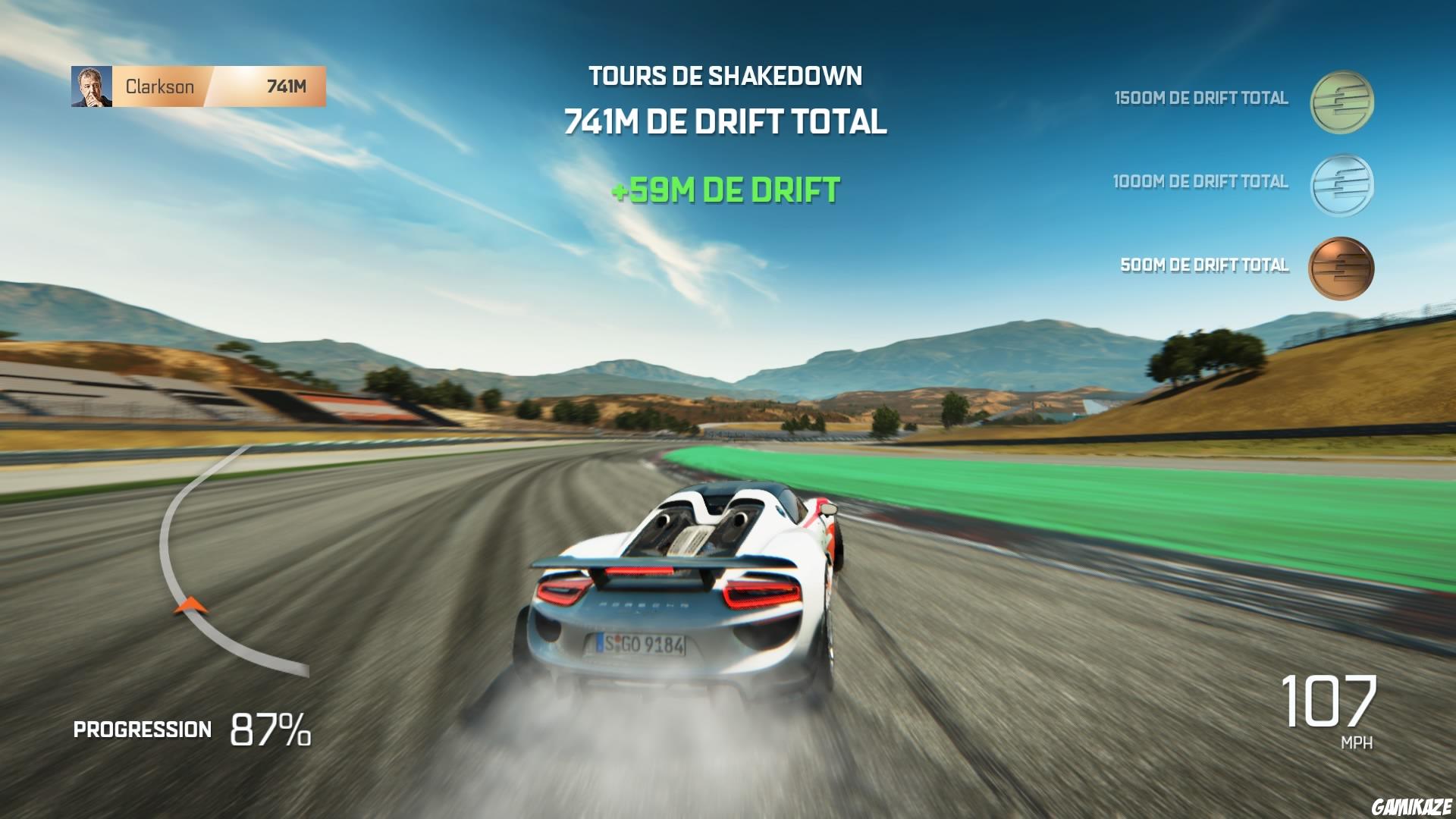The height and width of the screenshot is (819, 1456).
Task: Expand the TOURS DE SHAKEDOWN header
Action: coord(726,76)
